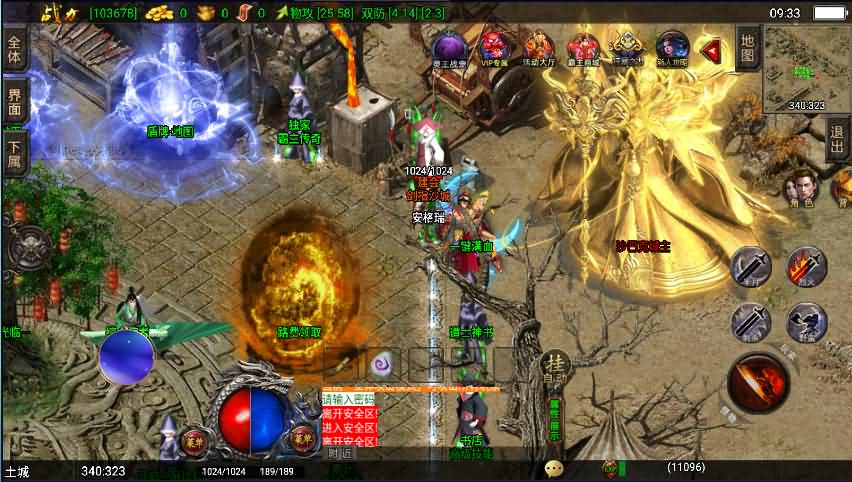Select the 界面 tab
Viewport: 852px width, 482px height.
(14, 101)
